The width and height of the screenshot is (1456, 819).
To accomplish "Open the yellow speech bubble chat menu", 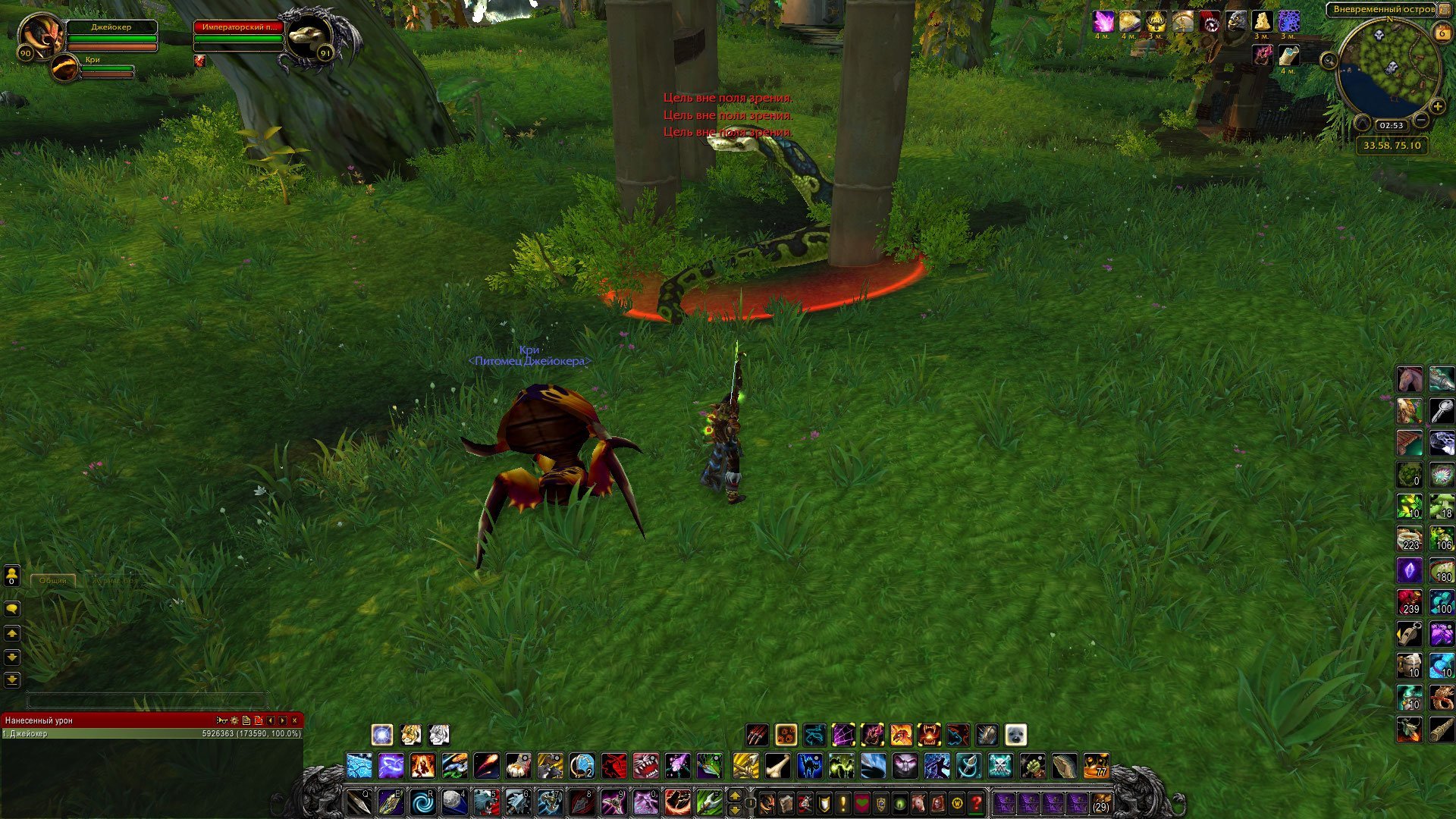I will tap(12, 609).
